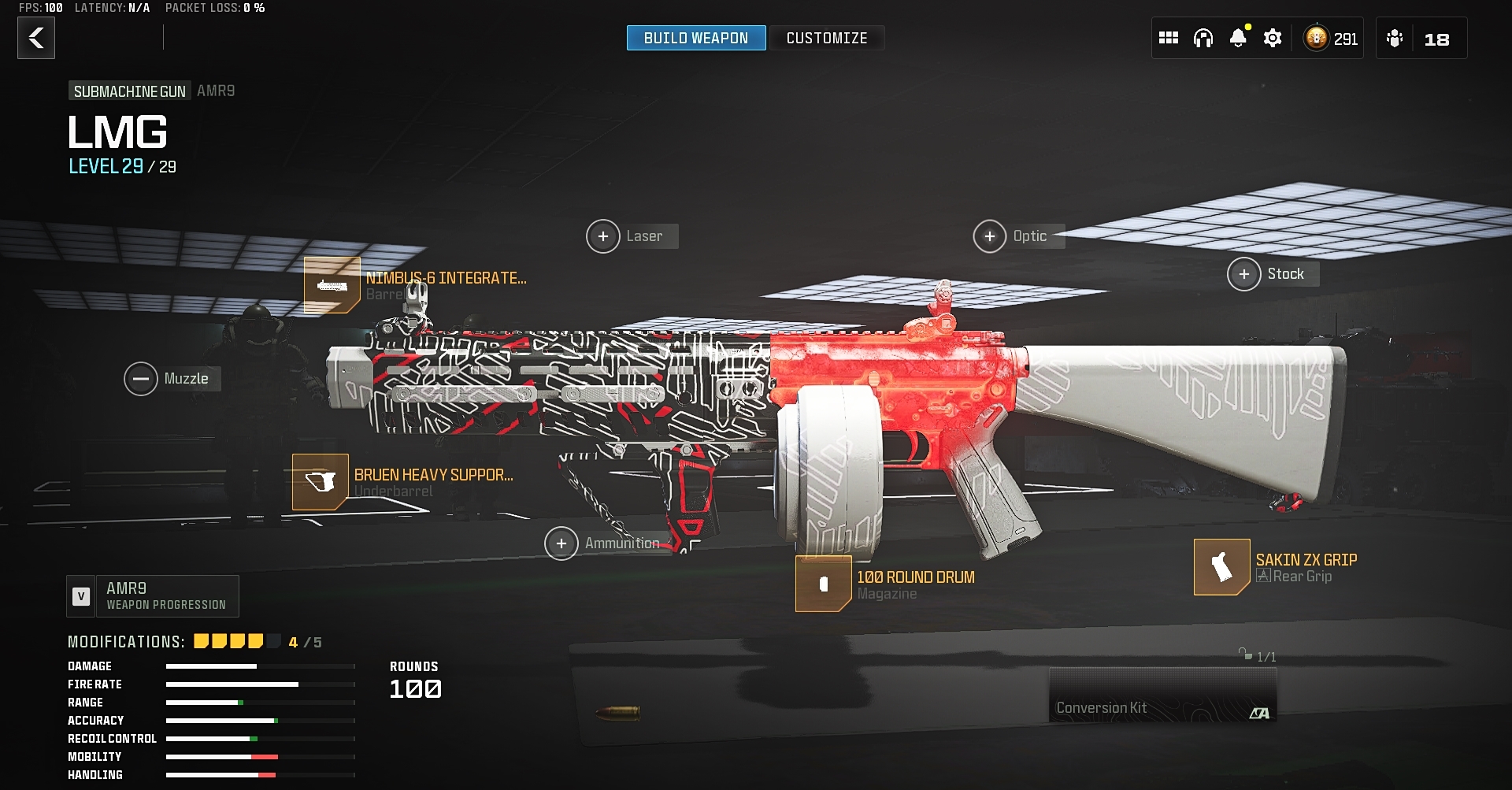View AMR9 Weapon Progression
Image resolution: width=1512 pixels, height=790 pixels.
[153, 596]
